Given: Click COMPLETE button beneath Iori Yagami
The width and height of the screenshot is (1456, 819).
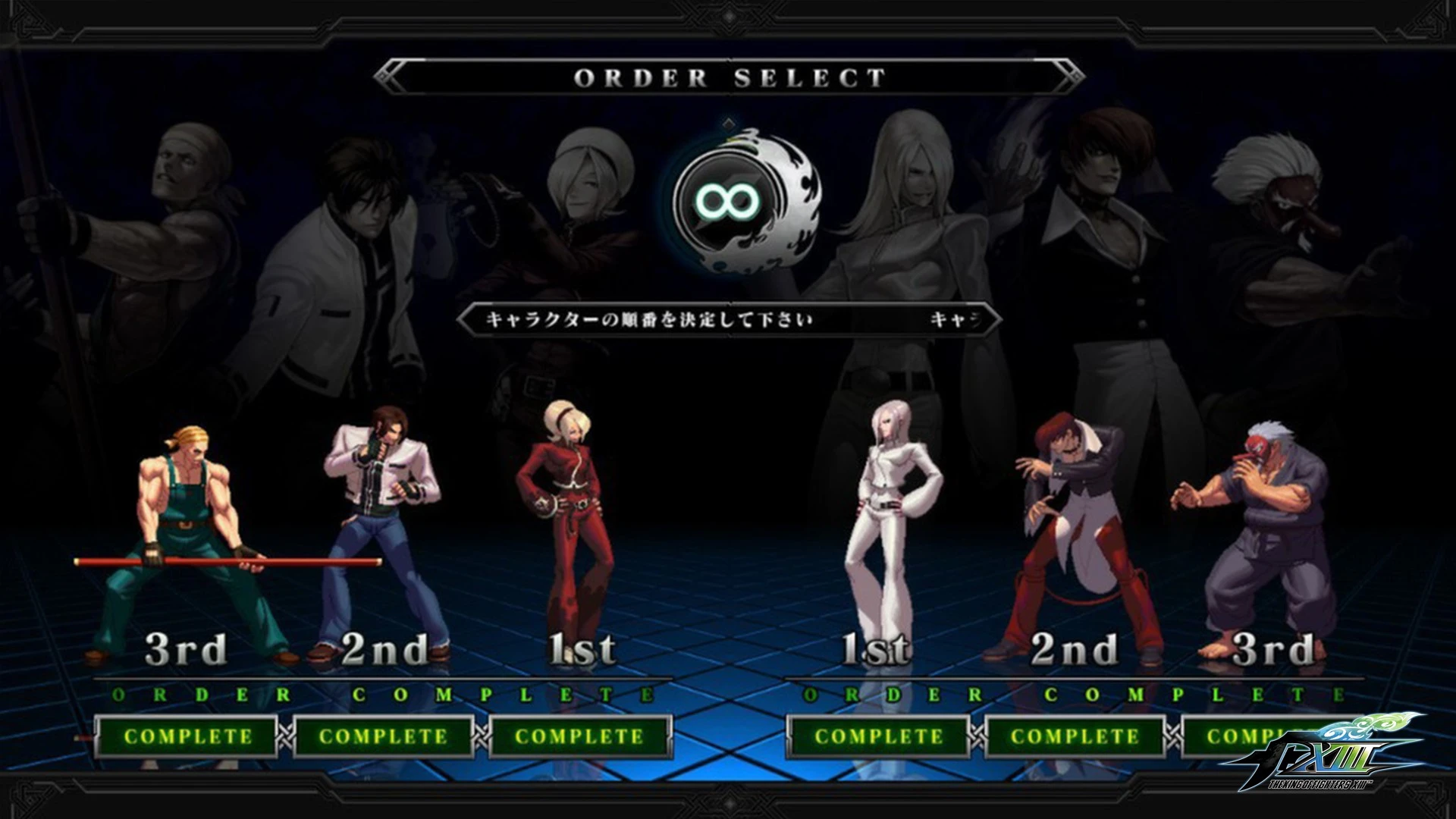Looking at the screenshot, I should (x=1074, y=736).
